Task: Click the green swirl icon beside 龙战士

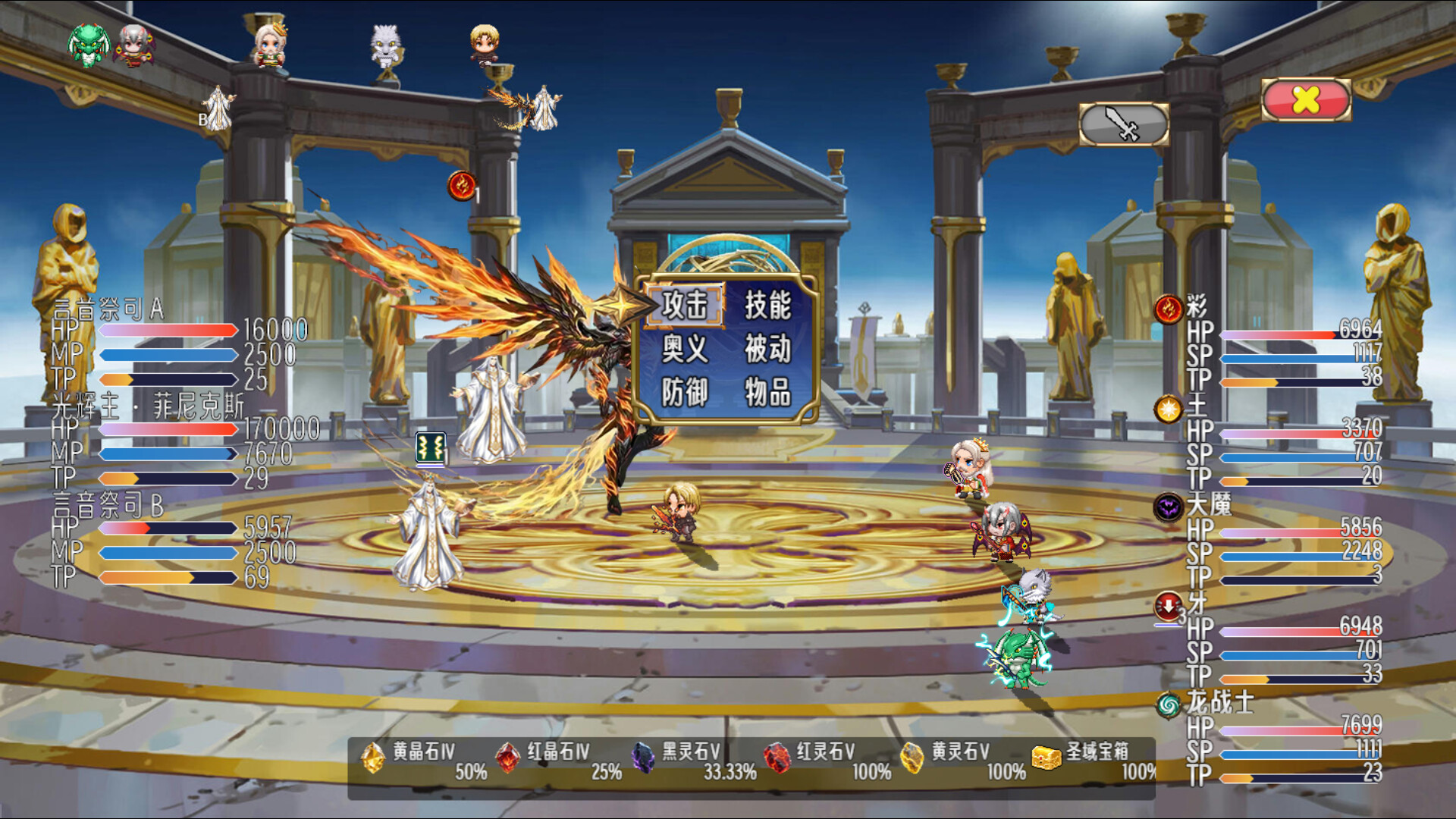Action: 1169,706
